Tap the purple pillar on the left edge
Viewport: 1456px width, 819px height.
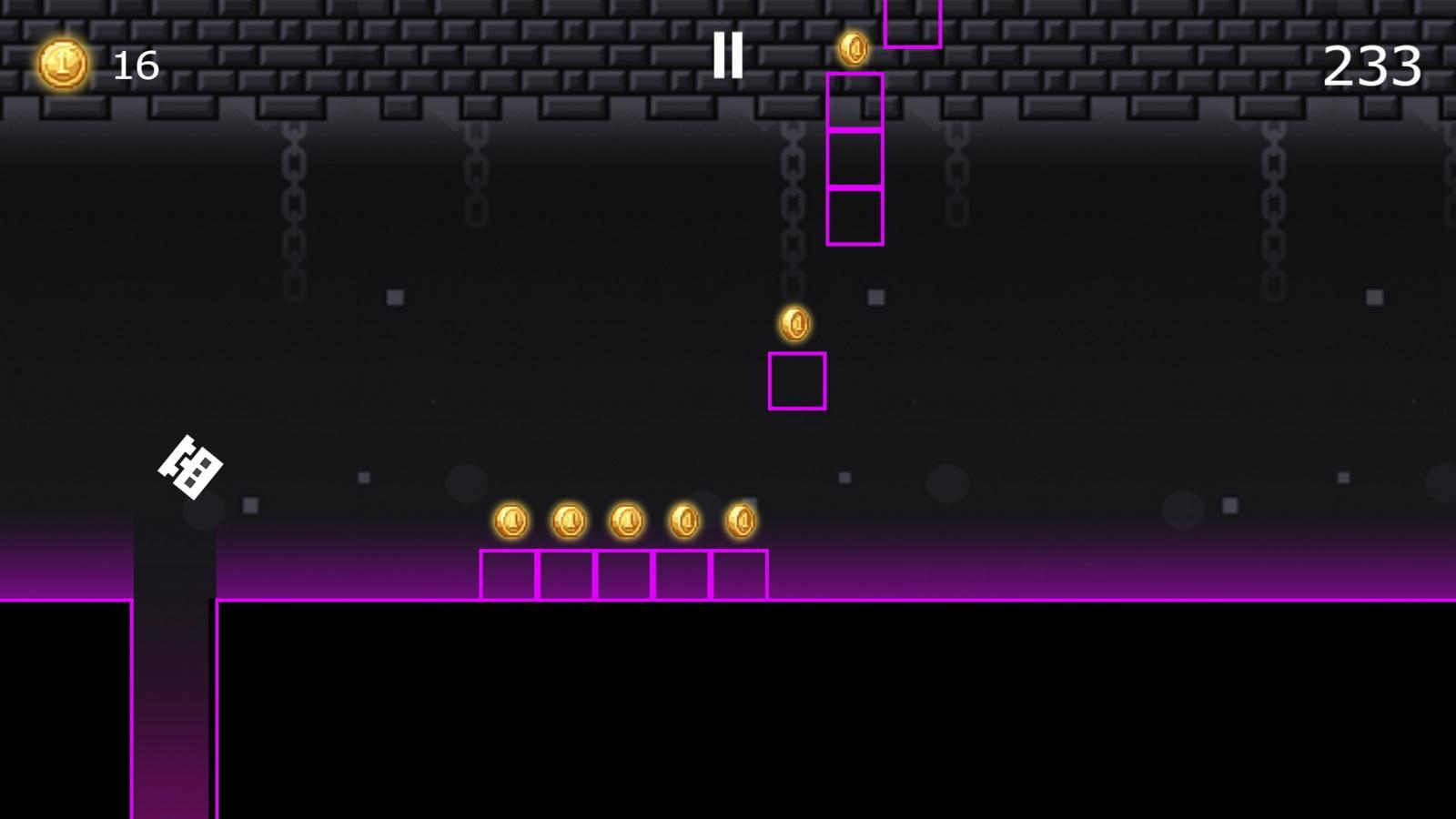[173, 710]
